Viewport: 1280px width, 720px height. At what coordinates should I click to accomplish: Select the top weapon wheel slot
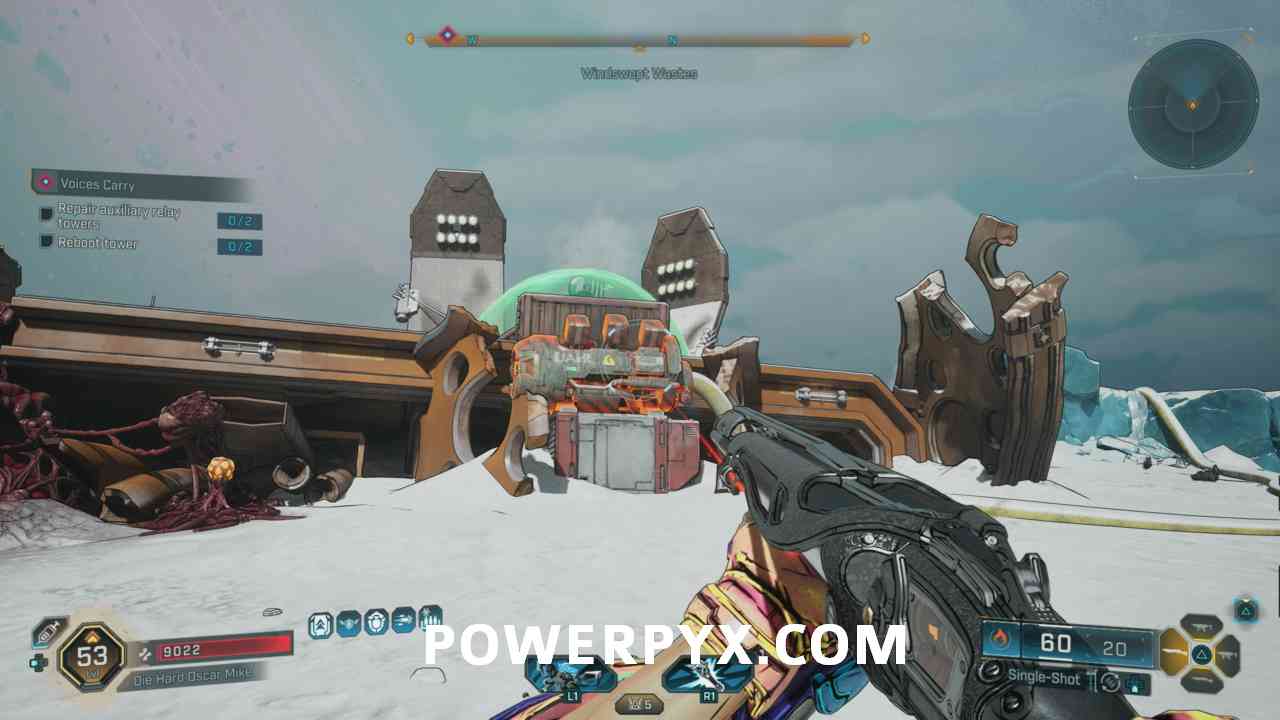point(1201,627)
